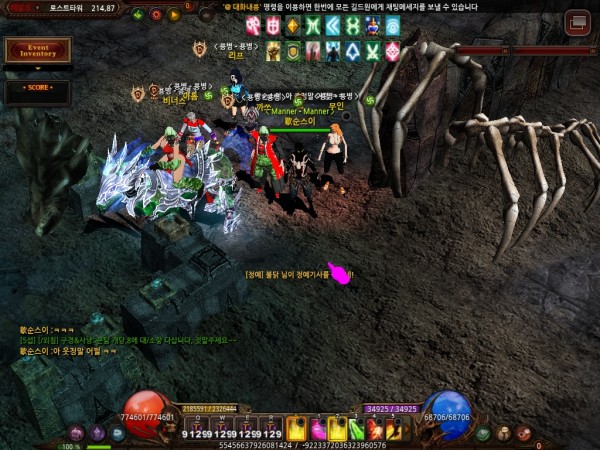Click the purple orb icon in the bottom-left
The width and height of the screenshot is (600, 450).
97,433
